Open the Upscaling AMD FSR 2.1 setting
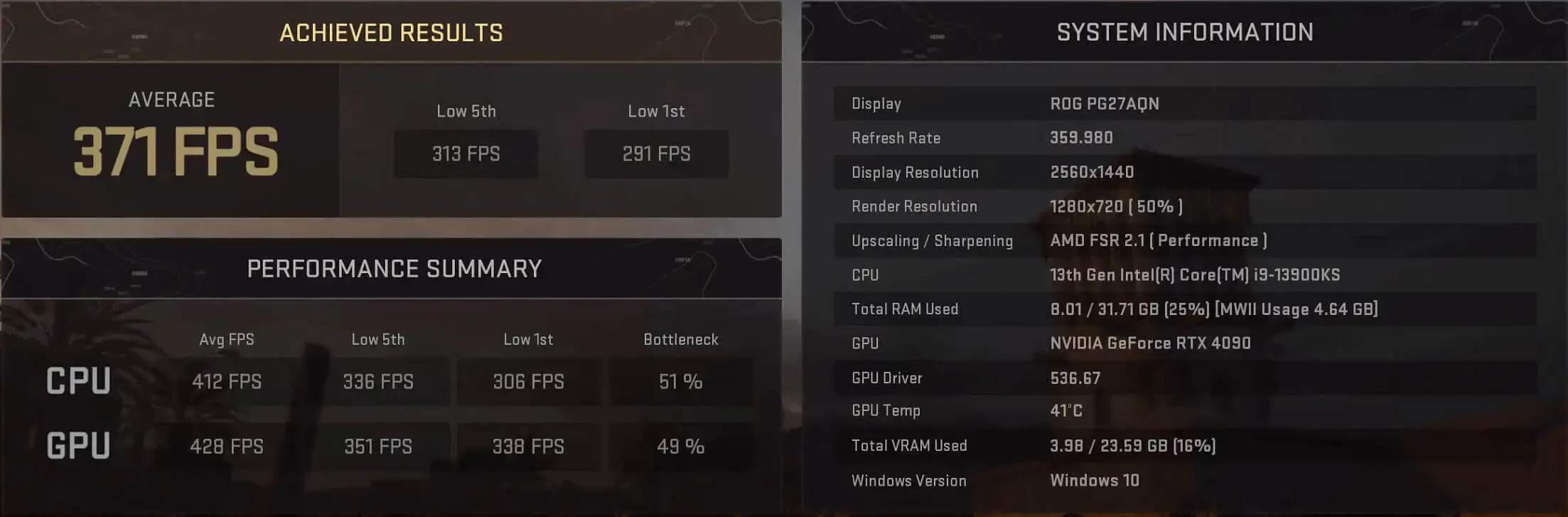Image resolution: width=1568 pixels, height=517 pixels. pyautogui.click(x=1159, y=240)
